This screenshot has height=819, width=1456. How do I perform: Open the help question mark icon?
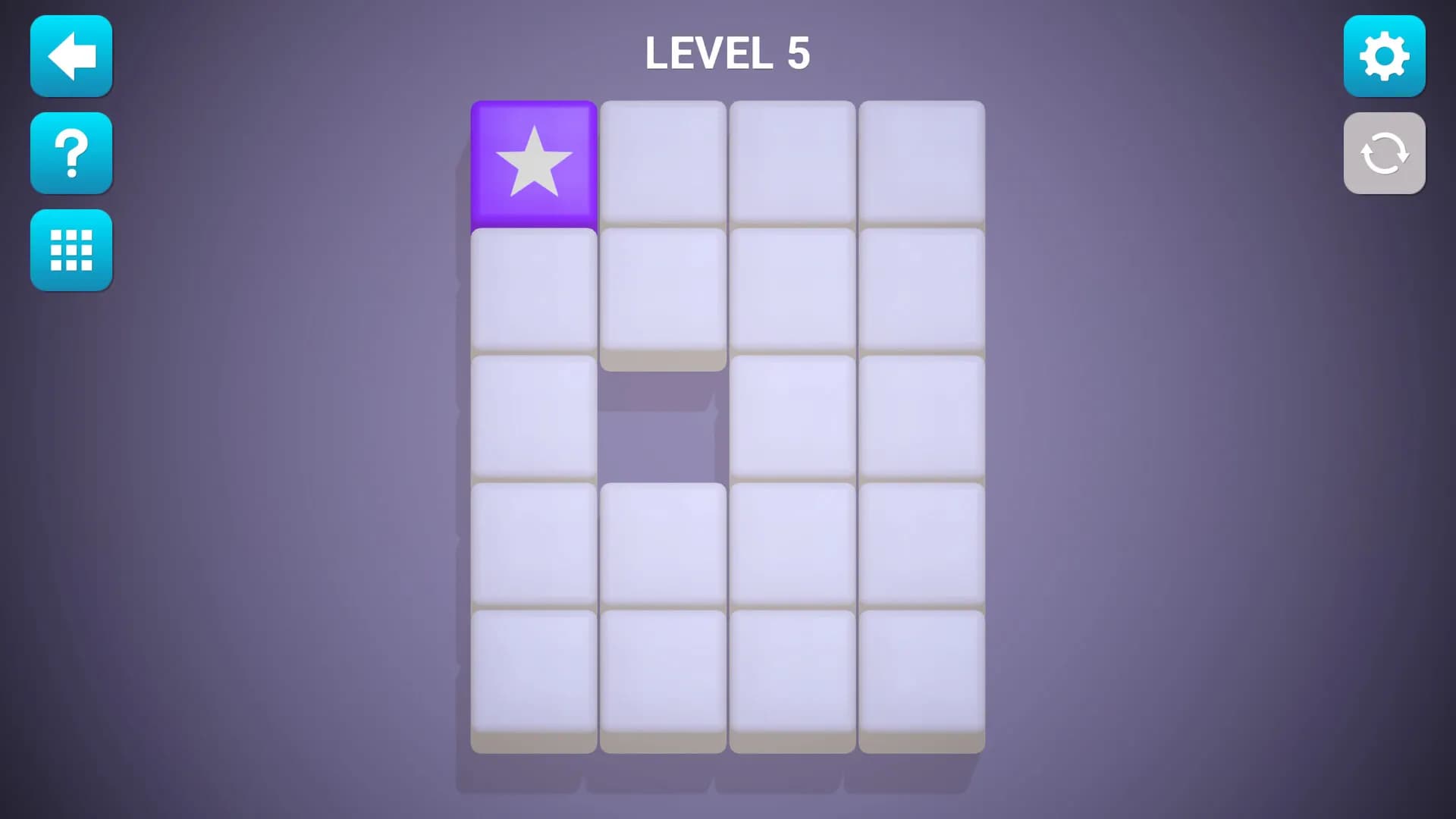(x=71, y=153)
